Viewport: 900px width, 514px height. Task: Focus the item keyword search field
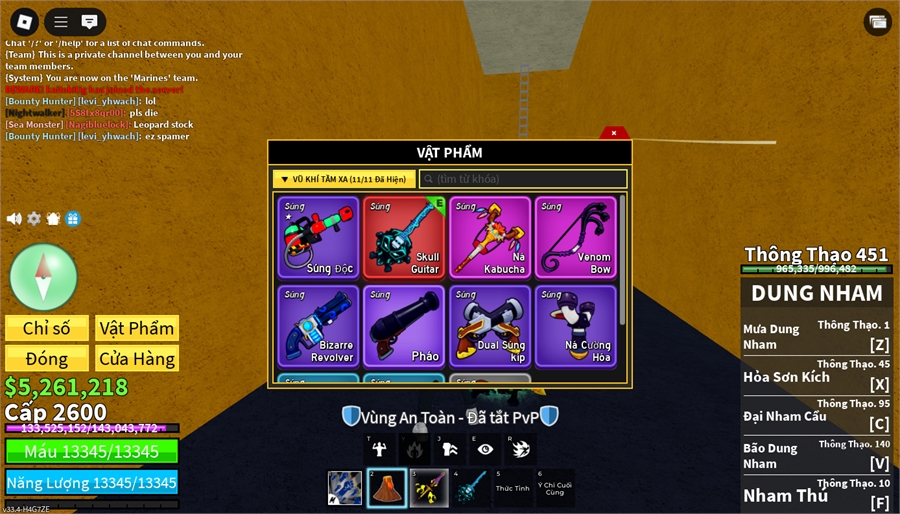[523, 179]
